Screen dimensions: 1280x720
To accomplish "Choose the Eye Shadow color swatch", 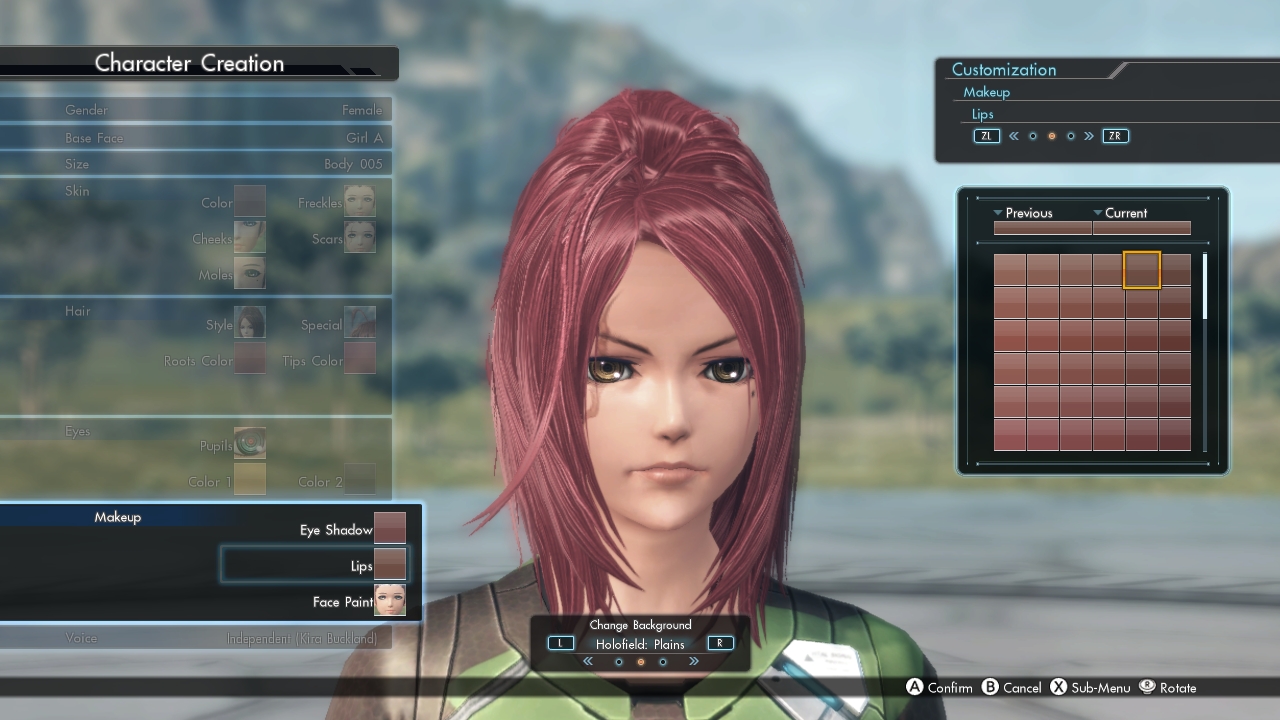I will coord(390,529).
